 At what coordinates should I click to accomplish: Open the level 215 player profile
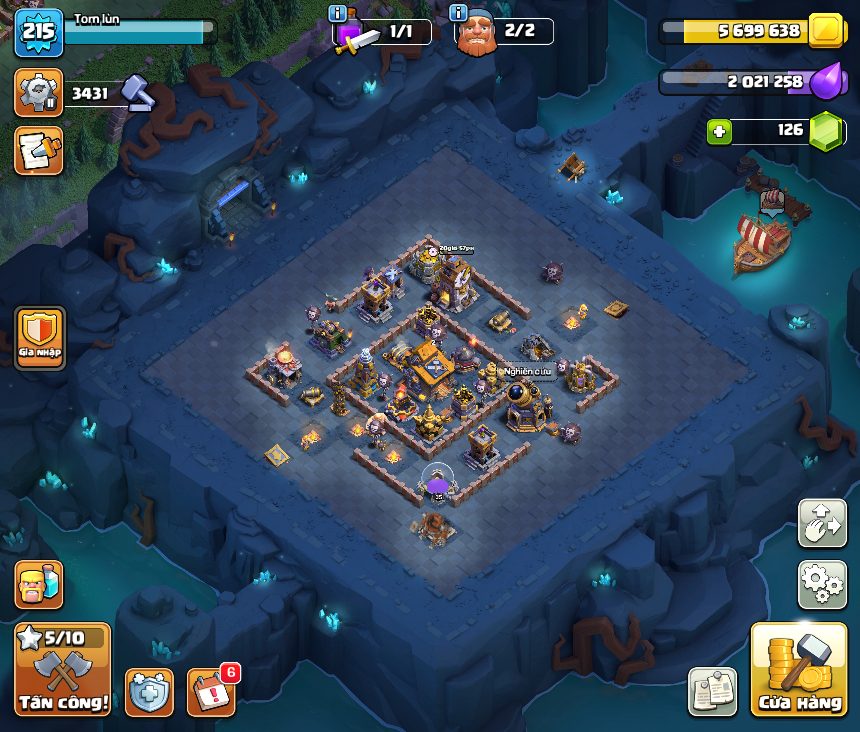(38, 32)
